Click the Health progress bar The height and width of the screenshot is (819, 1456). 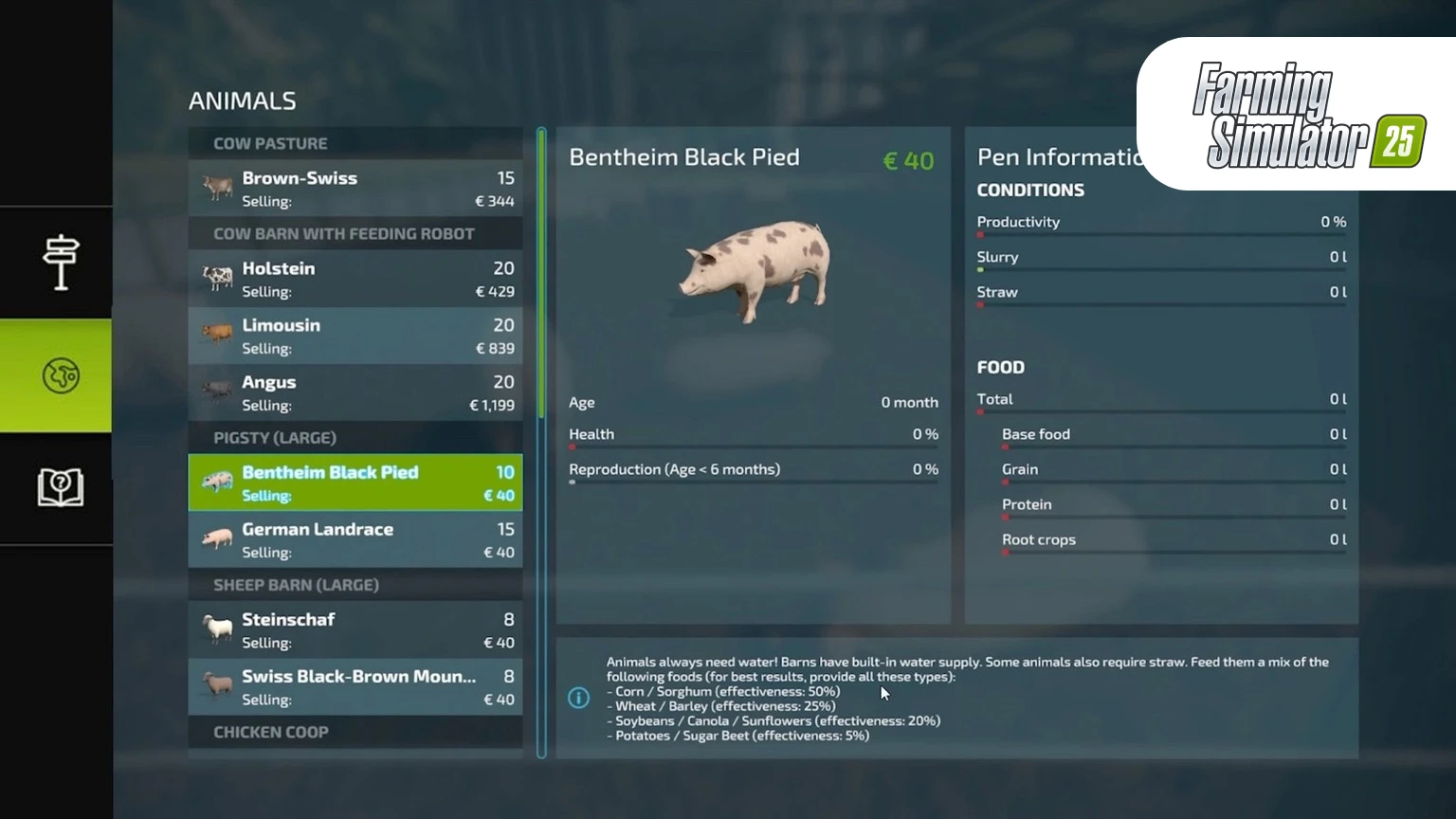click(x=754, y=446)
